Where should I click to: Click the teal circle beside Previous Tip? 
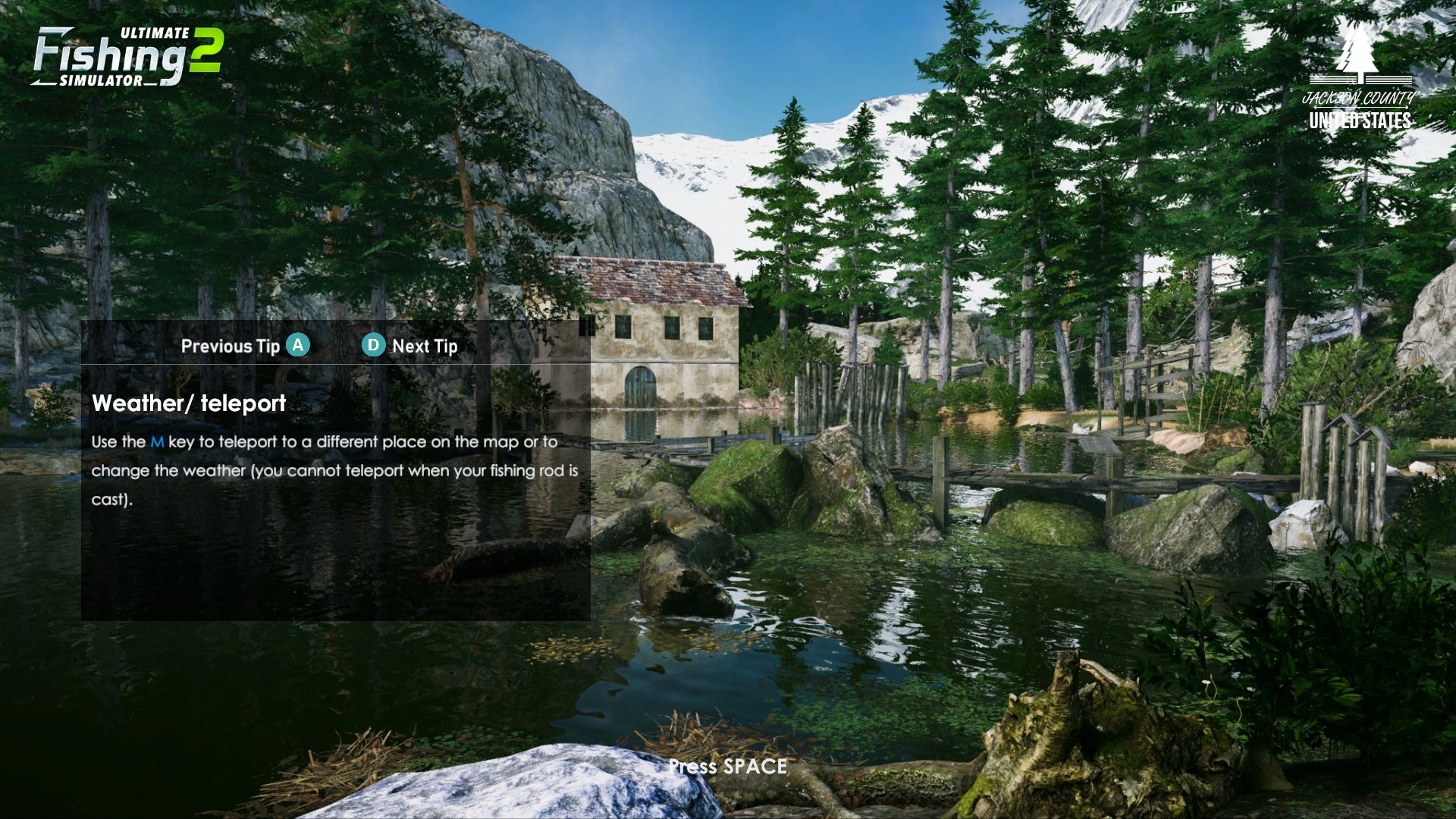(299, 345)
